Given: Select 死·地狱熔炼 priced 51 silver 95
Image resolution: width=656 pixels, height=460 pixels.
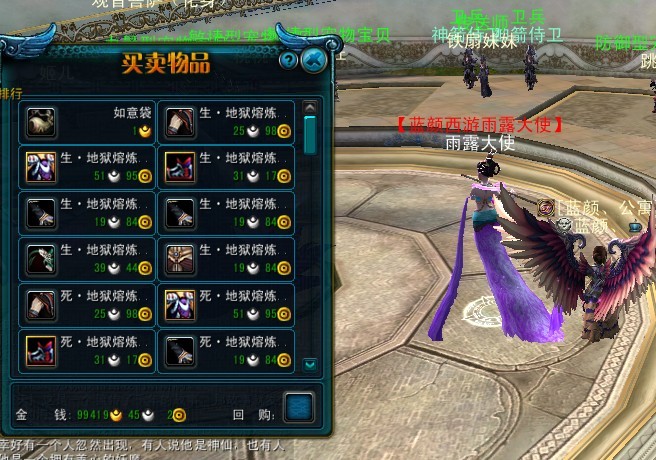Looking at the screenshot, I should coord(227,305).
